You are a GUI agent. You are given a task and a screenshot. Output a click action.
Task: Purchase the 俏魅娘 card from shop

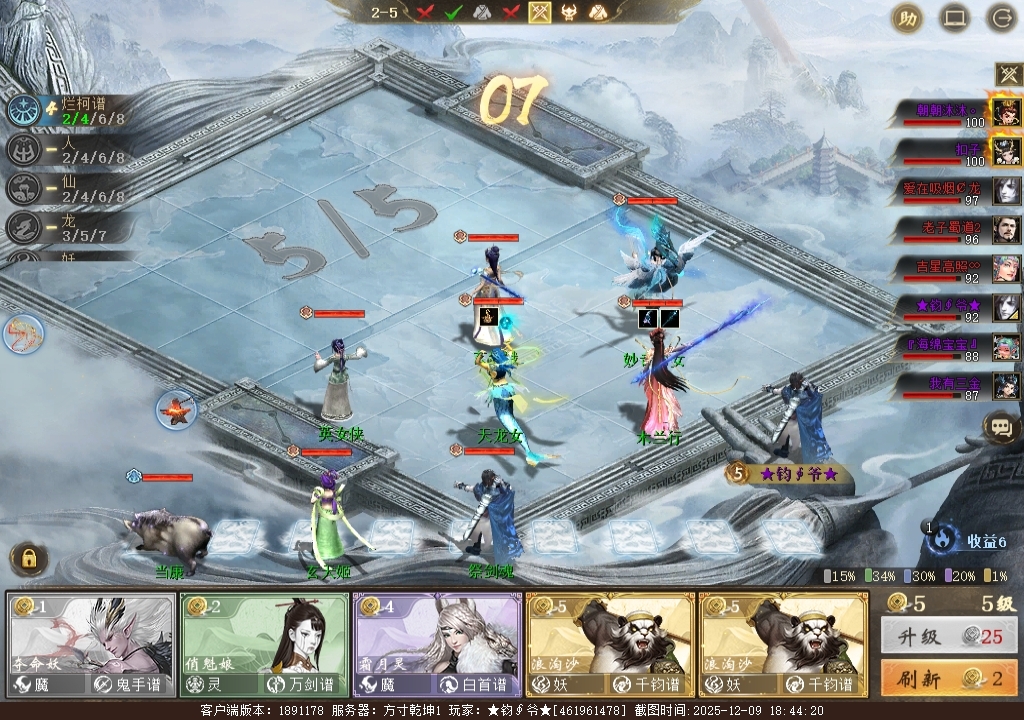click(264, 644)
